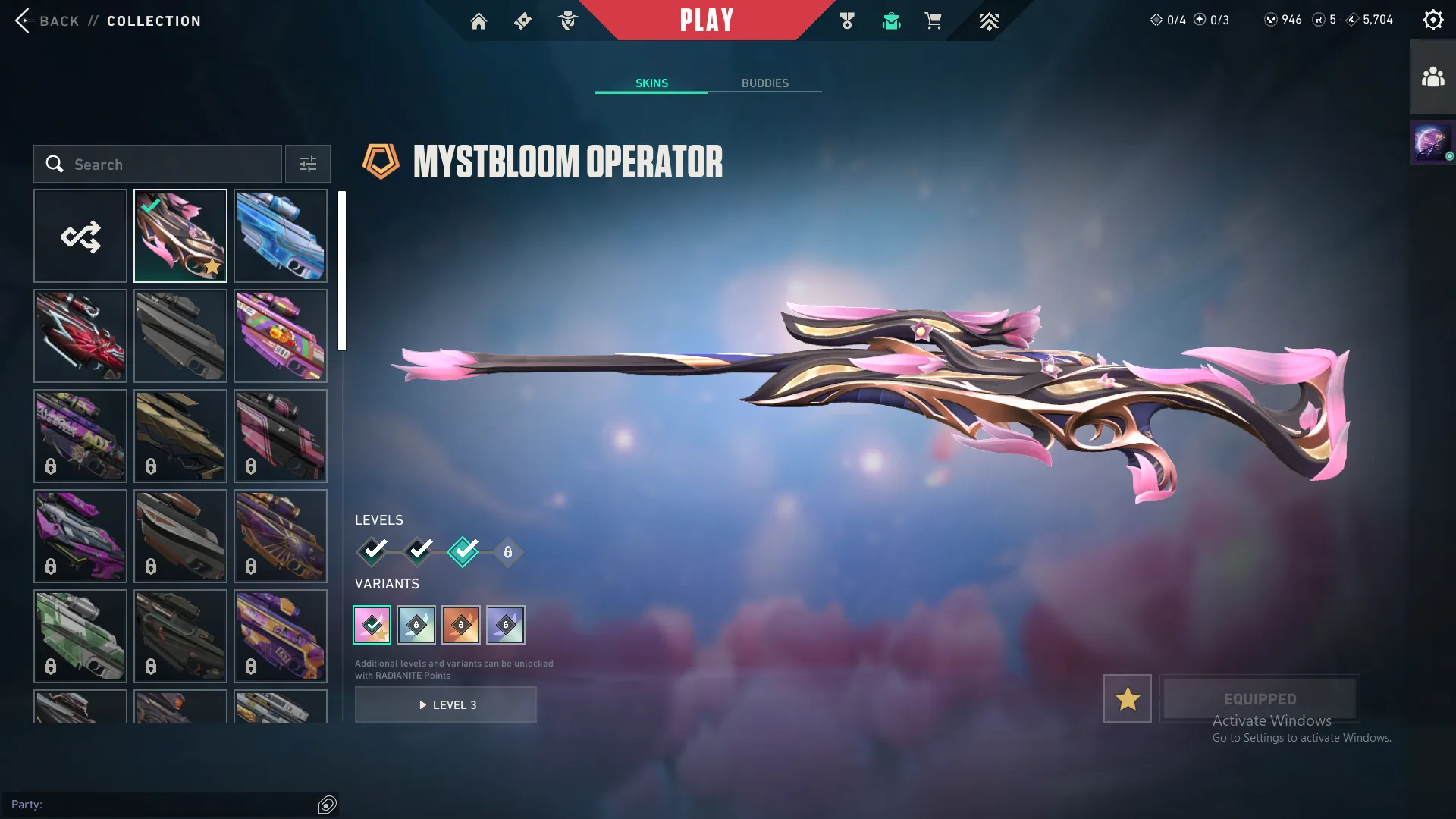Open game settings via the gear icon
Screen dimensions: 1456x819
click(1433, 19)
